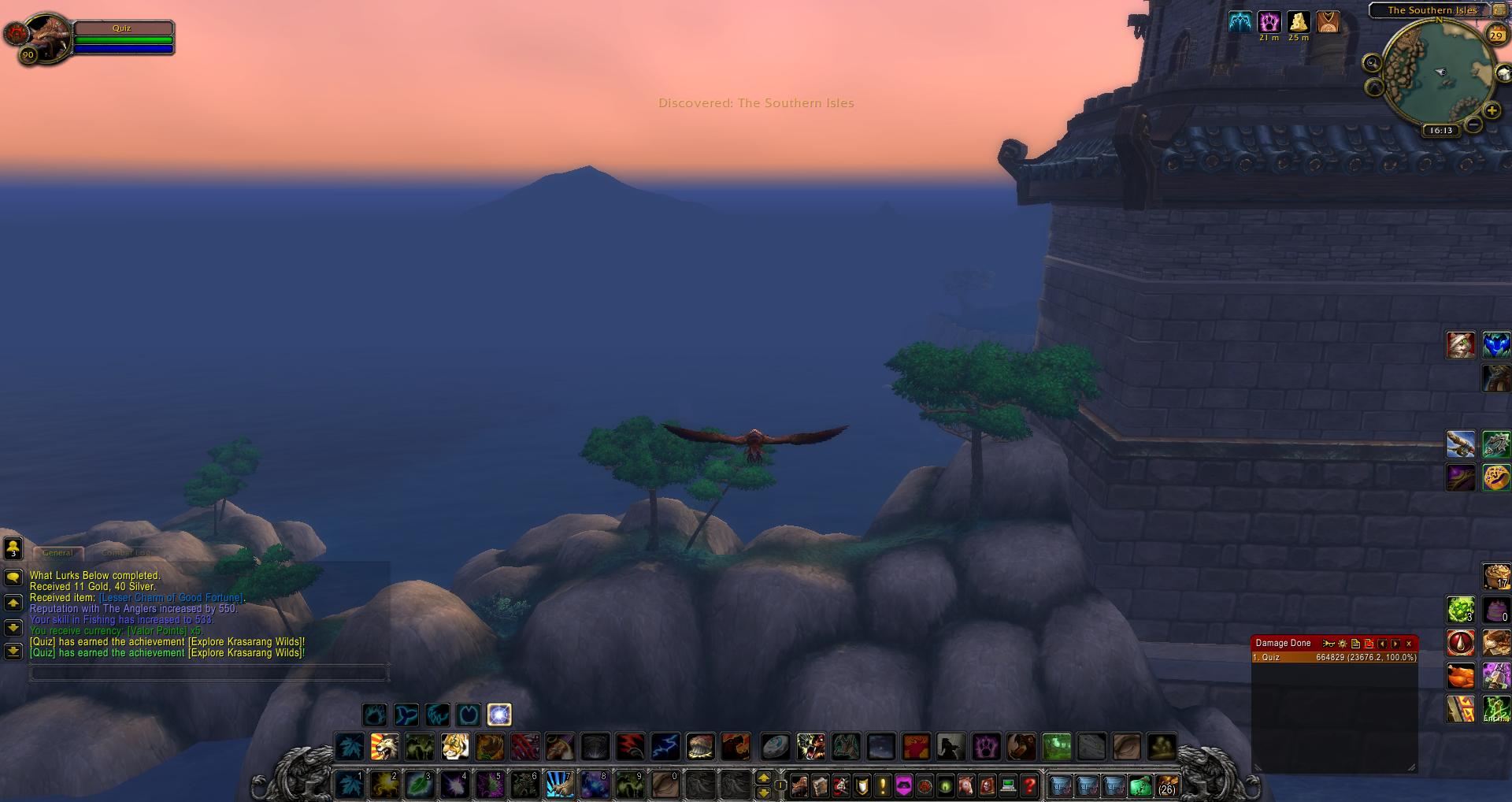Click the gold cupcake item with count 17
Screen dimensions: 1512x802
[x=1495, y=576]
